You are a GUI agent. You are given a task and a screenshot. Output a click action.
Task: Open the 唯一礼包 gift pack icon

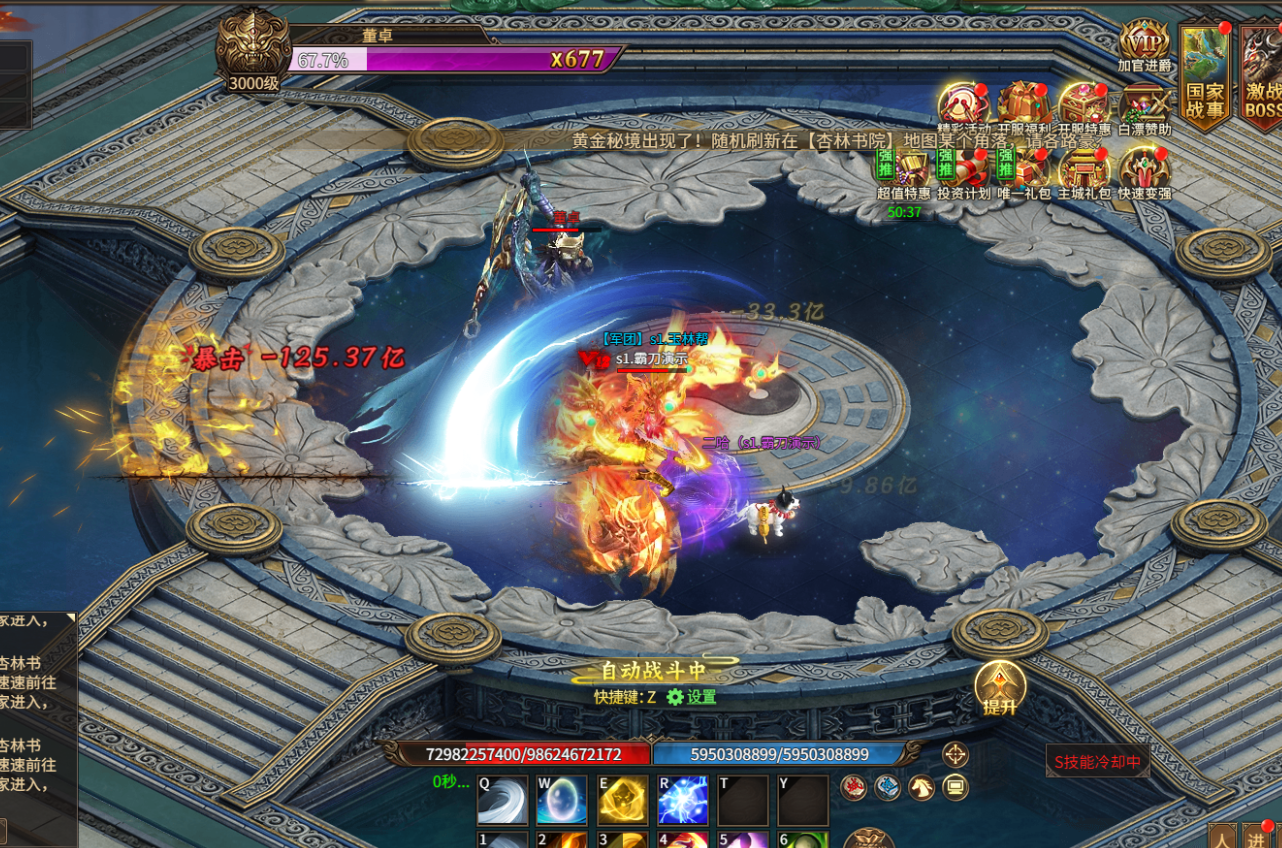pyautogui.click(x=1023, y=170)
